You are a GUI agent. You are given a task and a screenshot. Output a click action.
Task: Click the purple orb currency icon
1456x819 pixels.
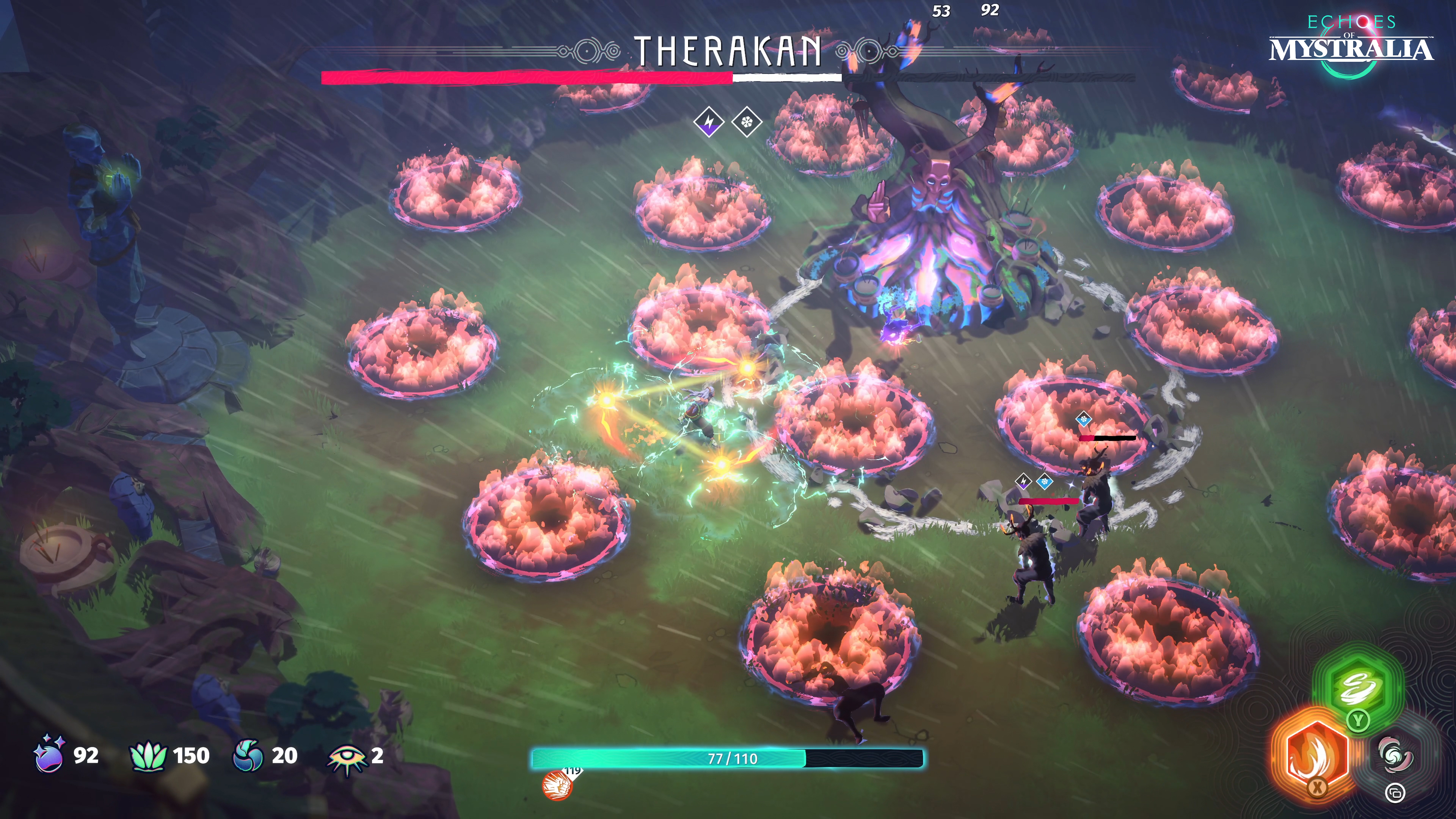point(49,755)
